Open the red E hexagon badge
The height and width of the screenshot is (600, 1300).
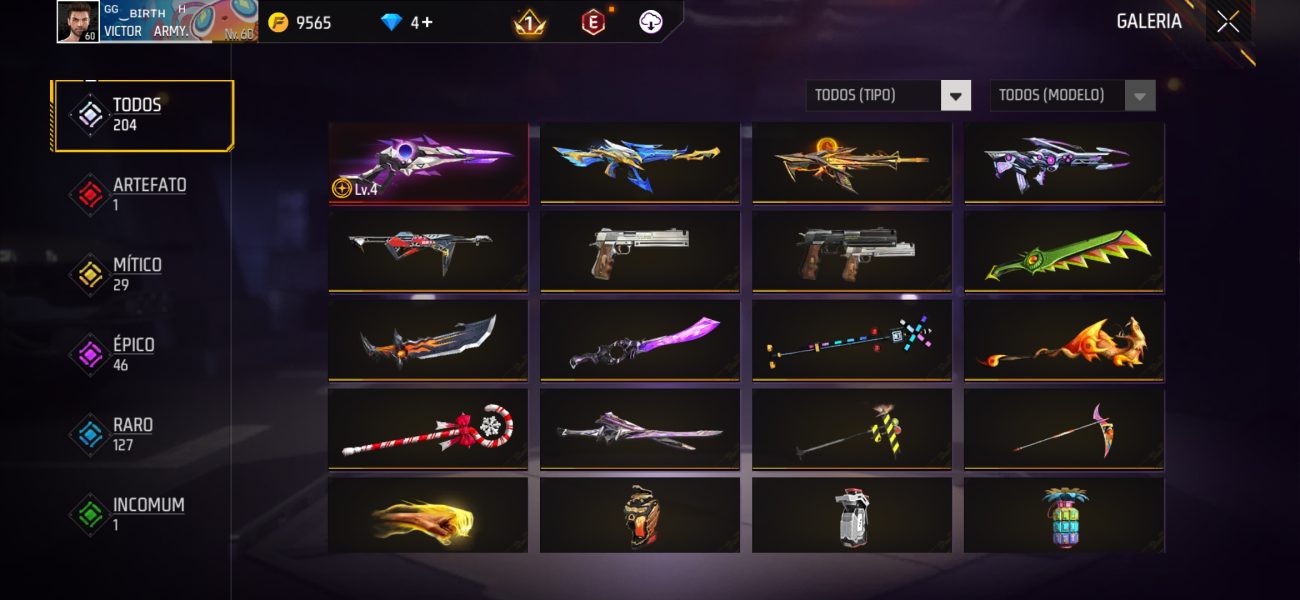(x=593, y=22)
